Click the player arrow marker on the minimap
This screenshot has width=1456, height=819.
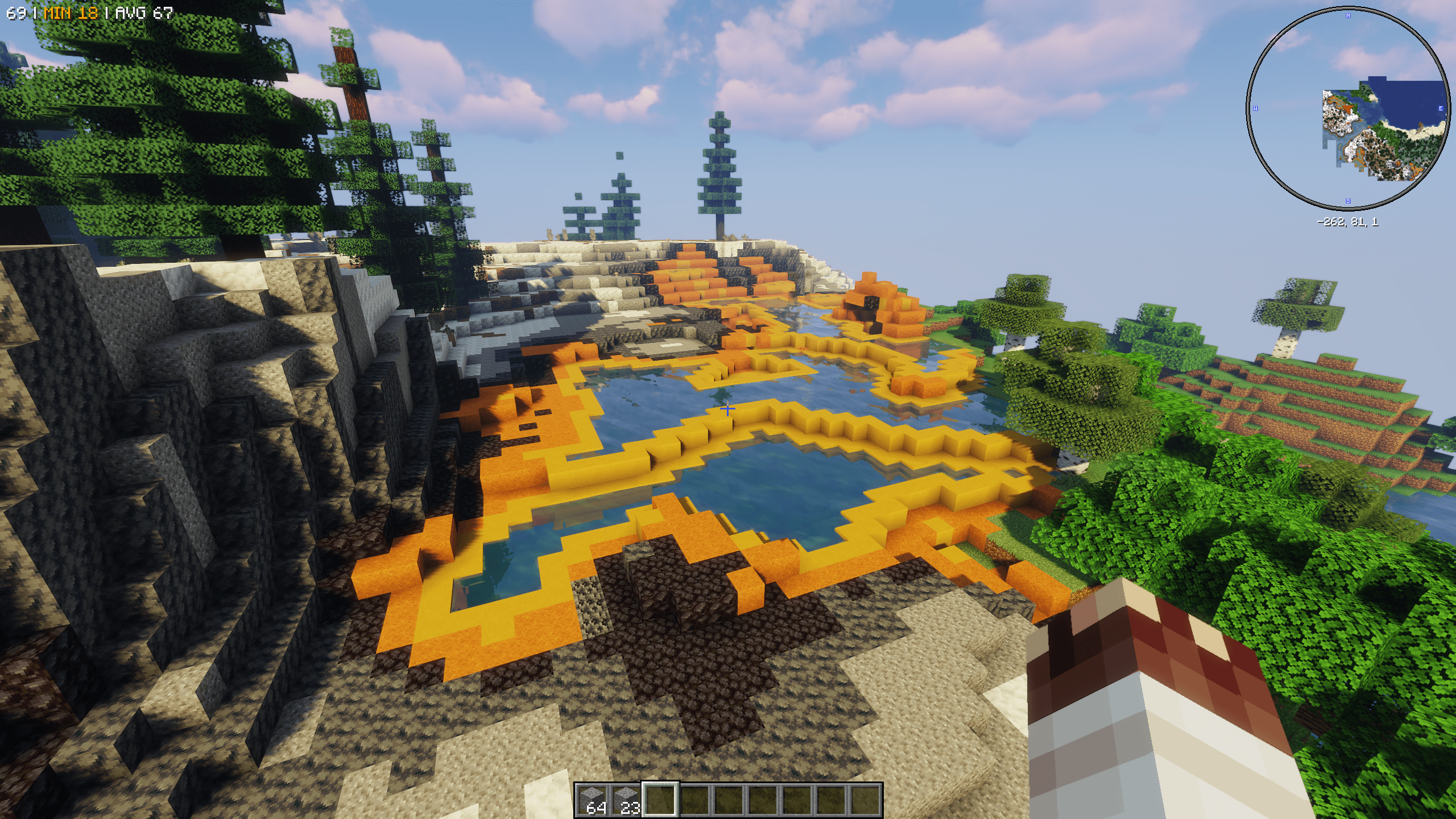[1349, 109]
